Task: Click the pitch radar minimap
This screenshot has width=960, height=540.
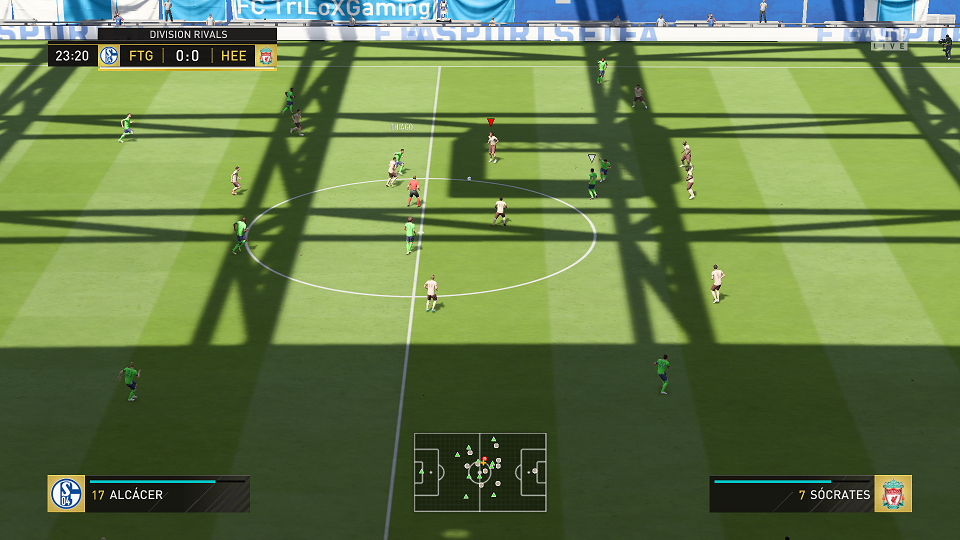Action: [x=480, y=472]
